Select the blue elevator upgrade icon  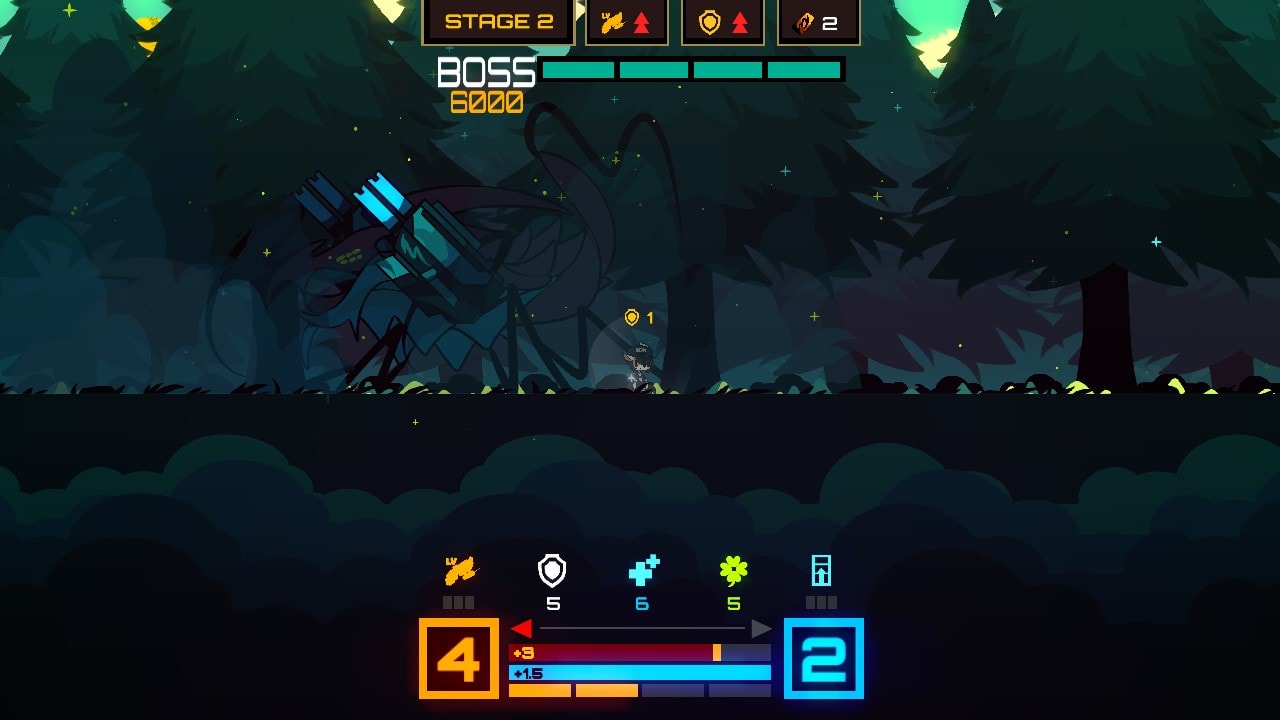pos(822,572)
